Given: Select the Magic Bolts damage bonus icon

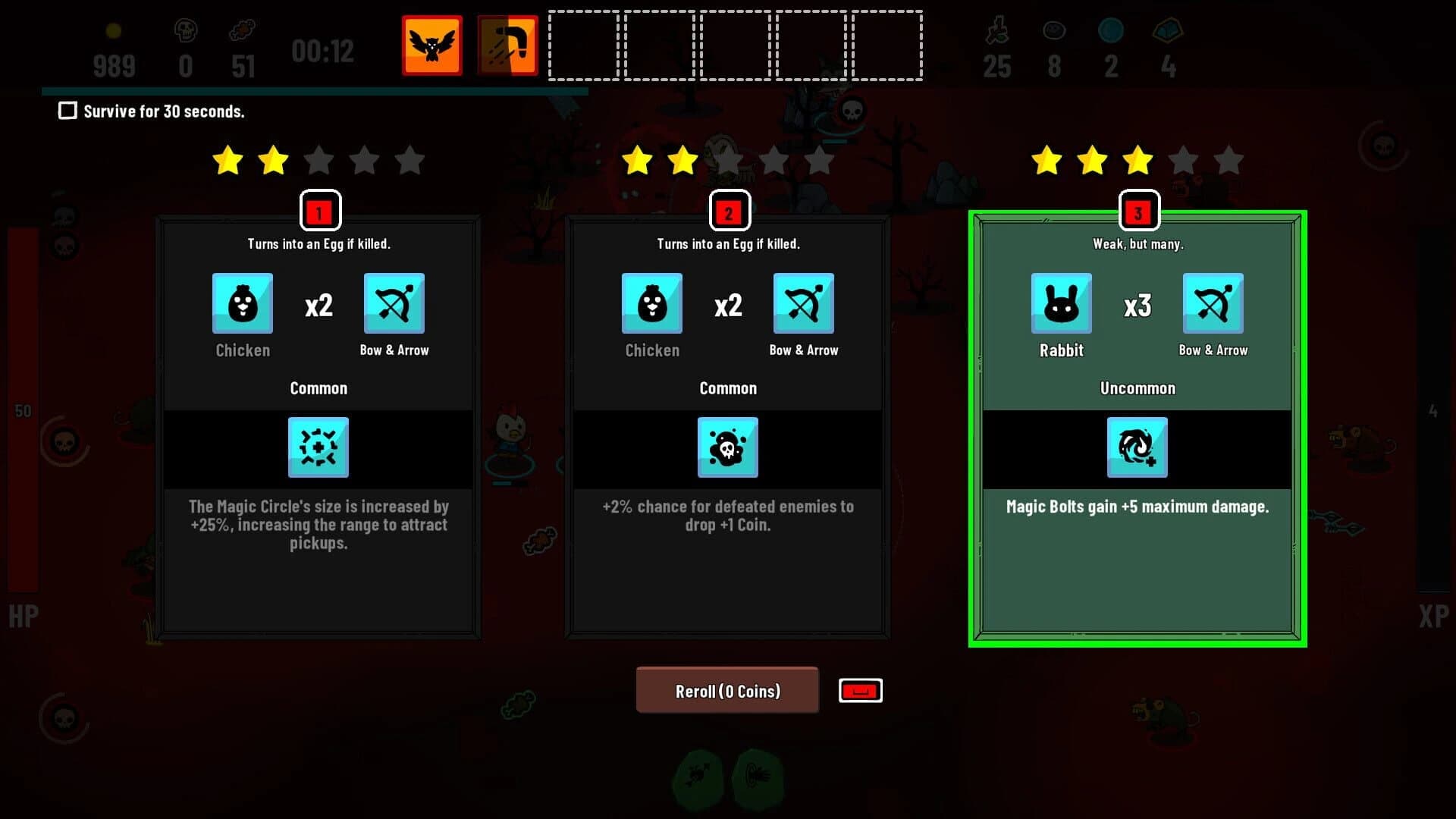Looking at the screenshot, I should coord(1137,447).
